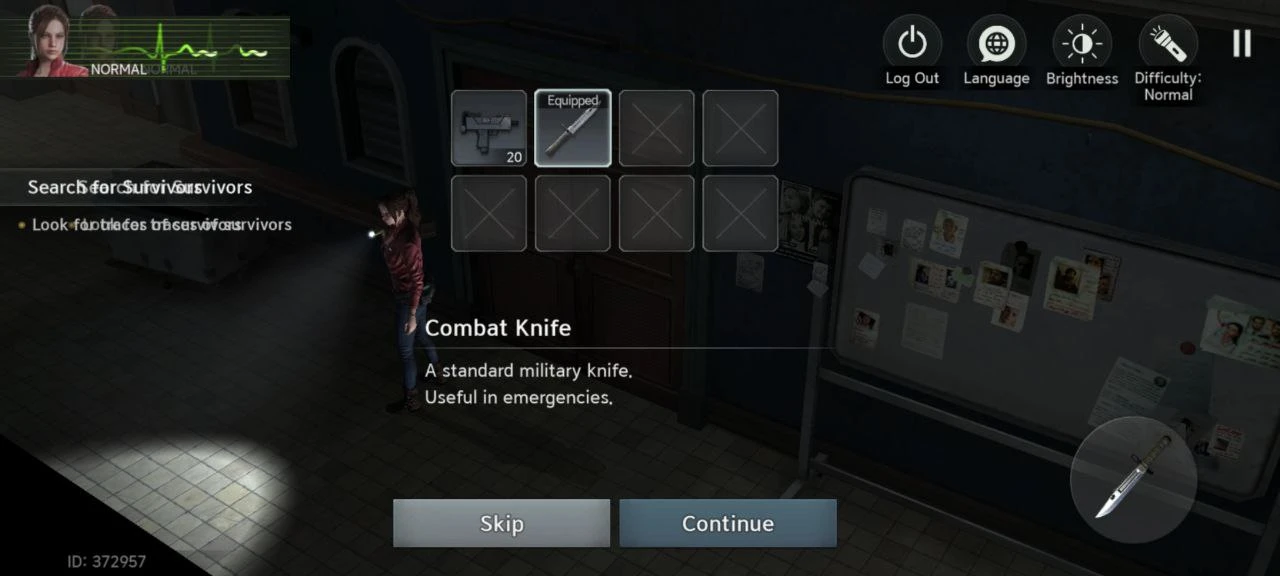The width and height of the screenshot is (1280, 576).
Task: Select the submachine gun inventory slot
Action: coord(489,128)
